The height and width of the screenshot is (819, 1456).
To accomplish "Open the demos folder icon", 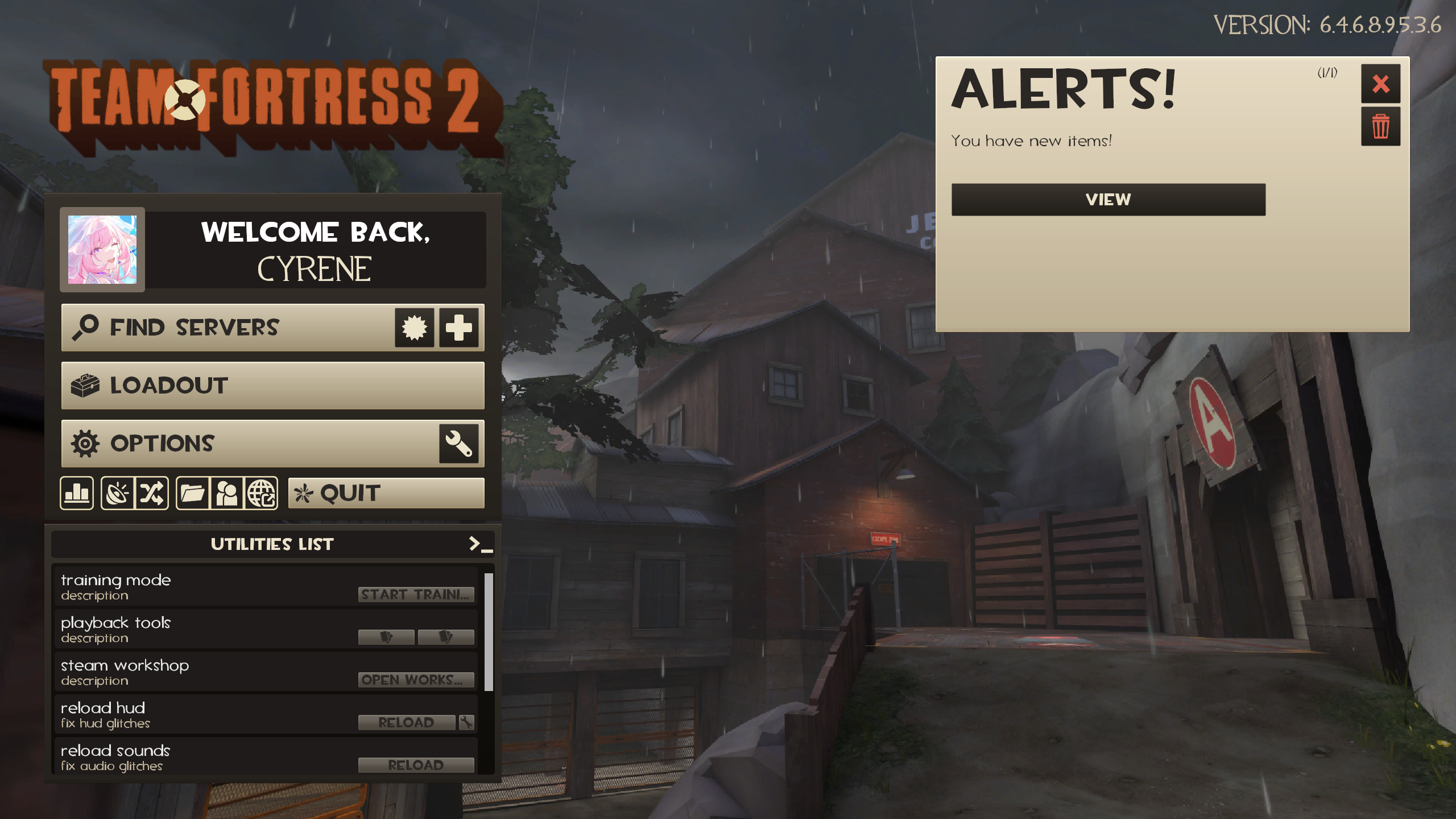I will tap(193, 493).
